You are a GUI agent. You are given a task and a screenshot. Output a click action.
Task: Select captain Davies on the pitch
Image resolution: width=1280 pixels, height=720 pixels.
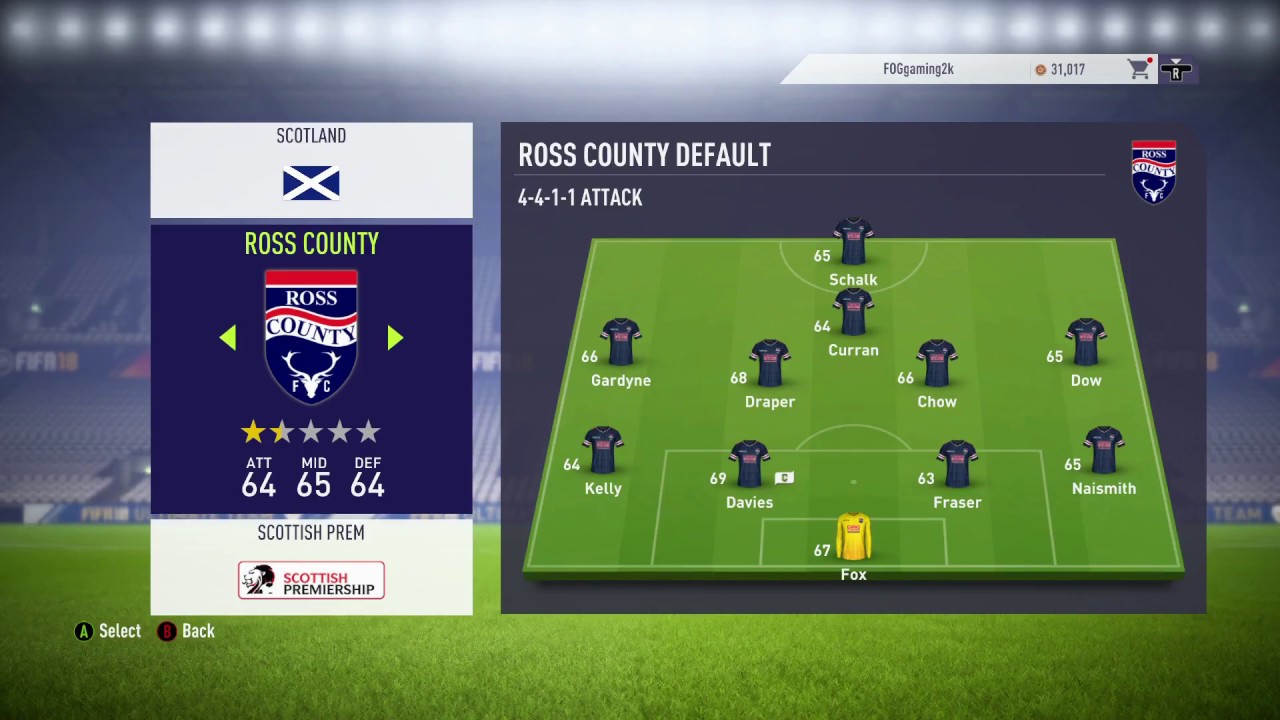(749, 460)
